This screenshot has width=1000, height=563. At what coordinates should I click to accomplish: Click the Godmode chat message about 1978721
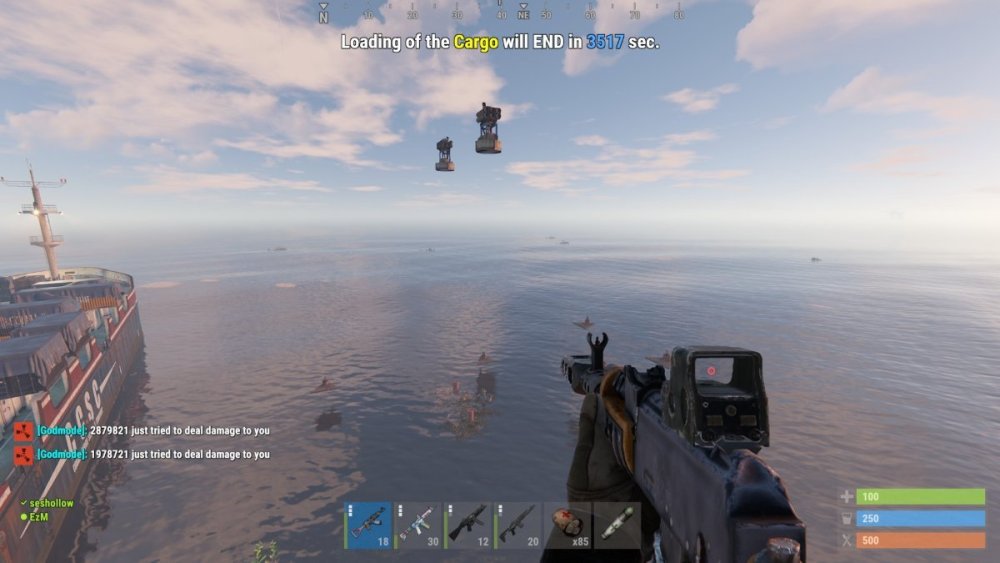coord(152,454)
